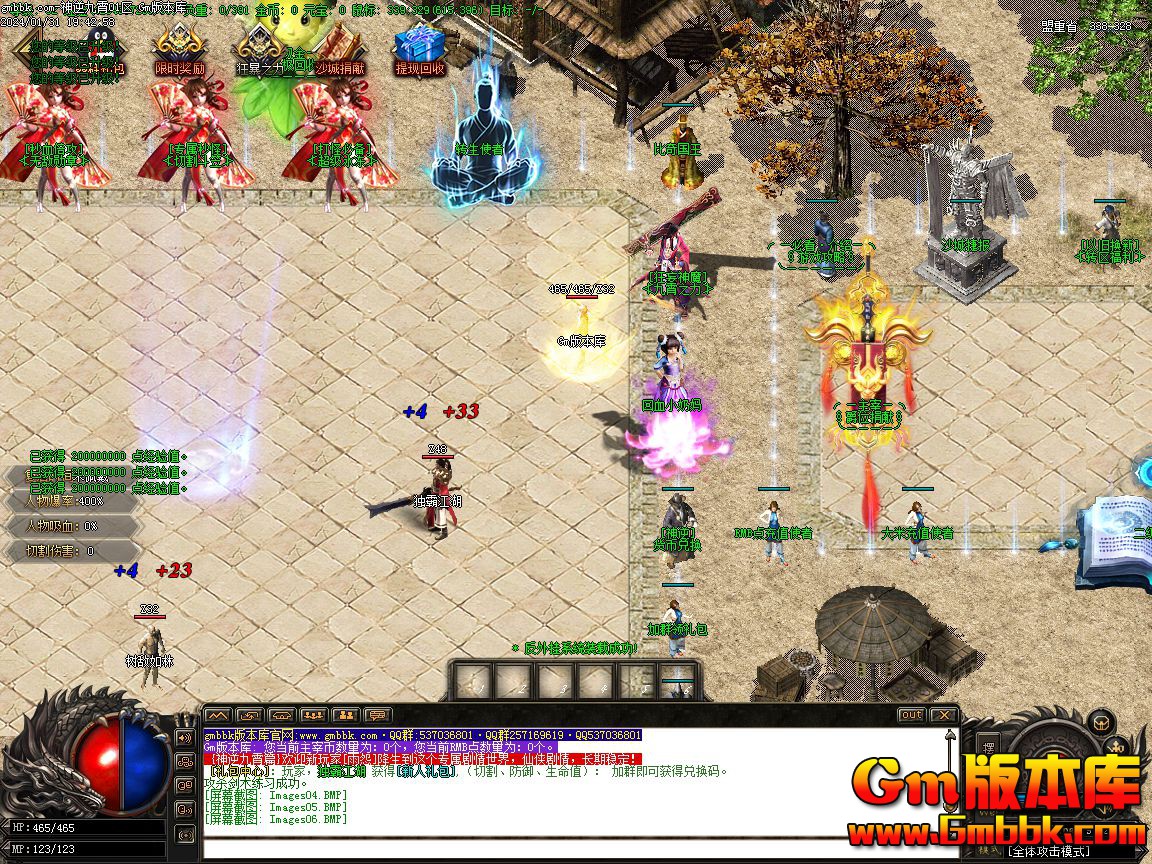Open the 狂暴之力 berserk power icon

[259, 50]
